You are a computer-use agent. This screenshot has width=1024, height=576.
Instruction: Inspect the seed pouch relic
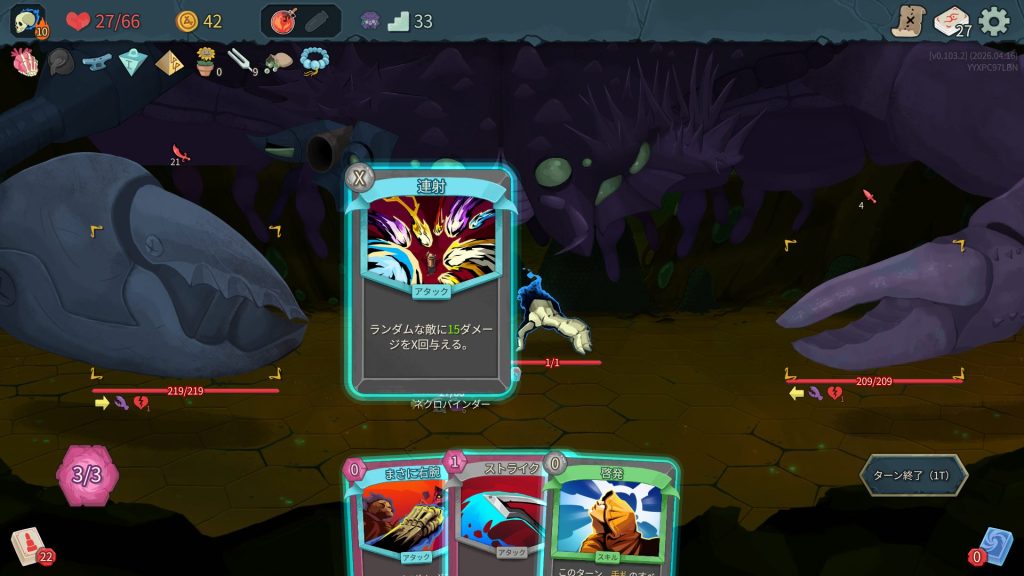tap(278, 62)
